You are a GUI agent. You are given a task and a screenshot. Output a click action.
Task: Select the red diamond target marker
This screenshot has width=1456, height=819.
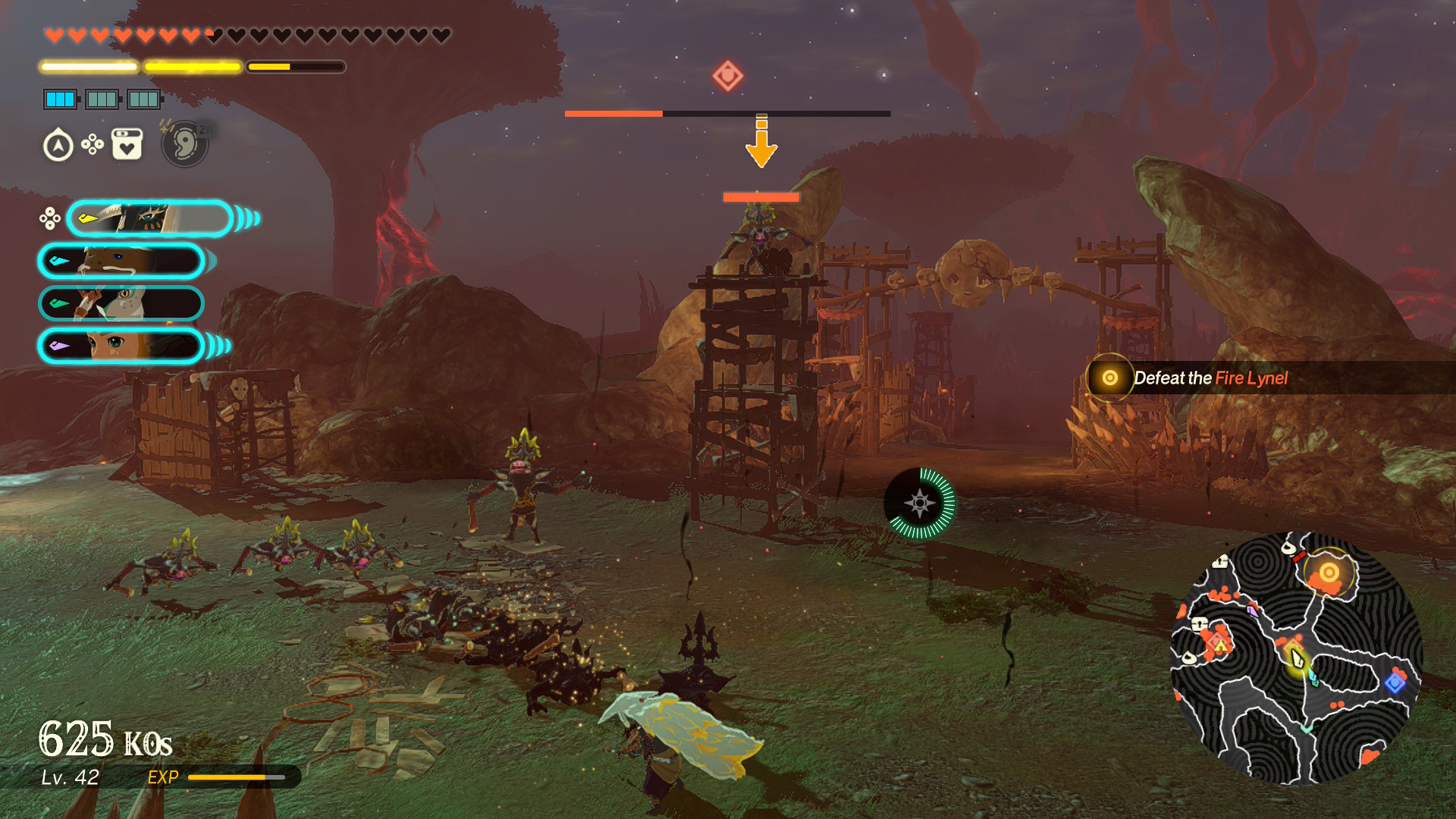pyautogui.click(x=727, y=76)
